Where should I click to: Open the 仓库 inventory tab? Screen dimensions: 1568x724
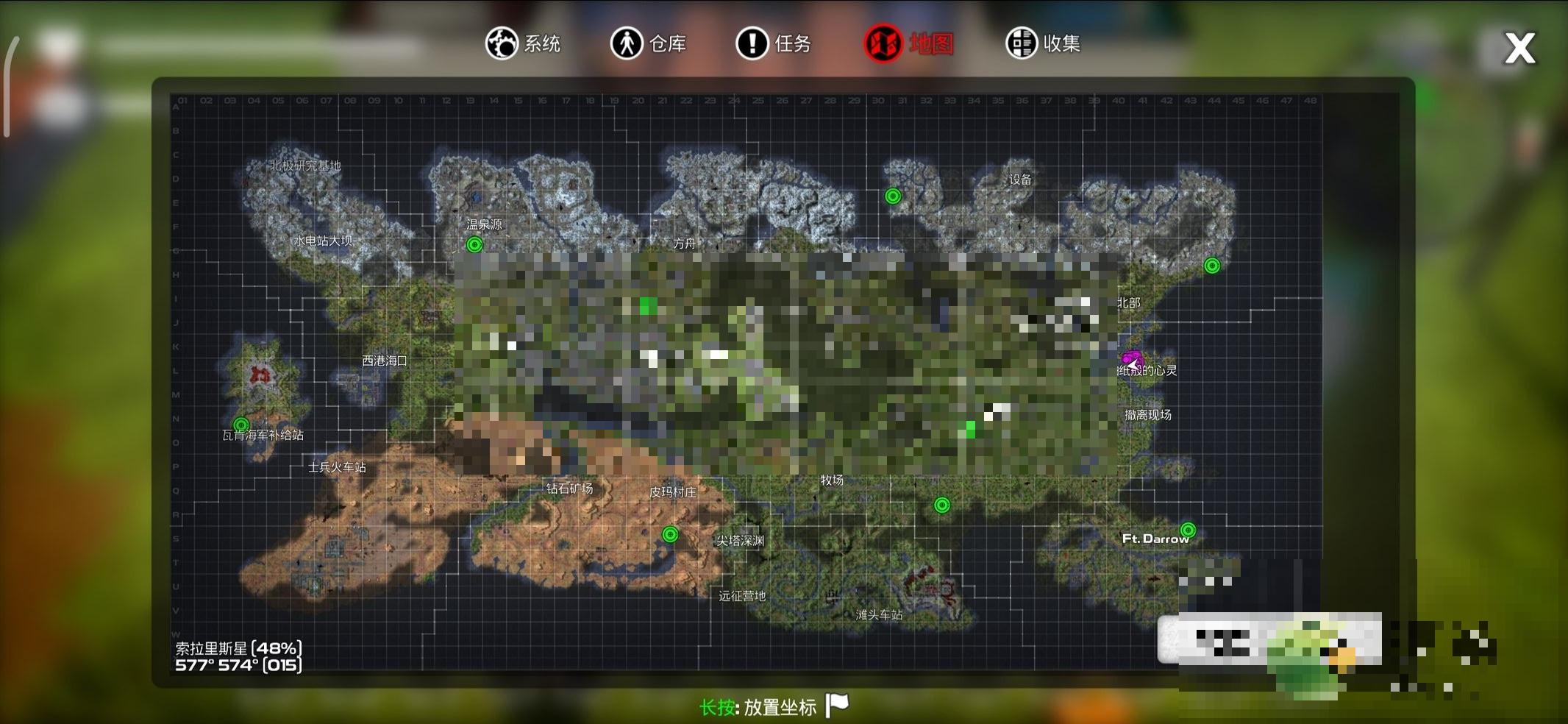click(x=648, y=43)
